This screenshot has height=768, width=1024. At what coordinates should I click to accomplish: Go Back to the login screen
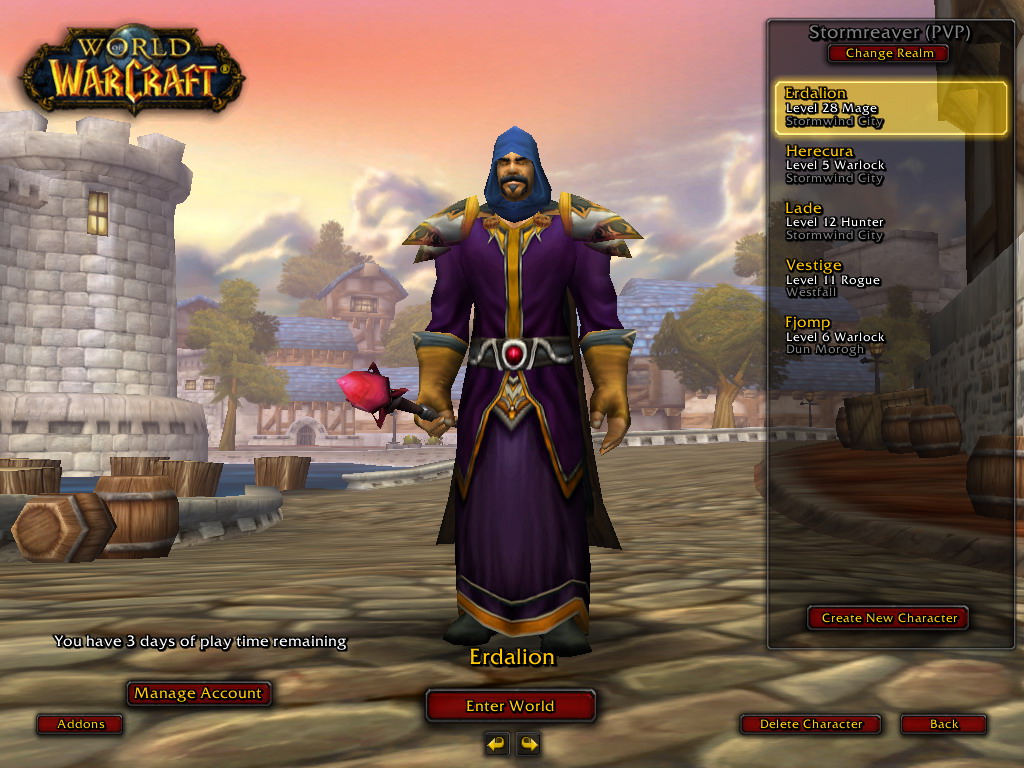943,724
